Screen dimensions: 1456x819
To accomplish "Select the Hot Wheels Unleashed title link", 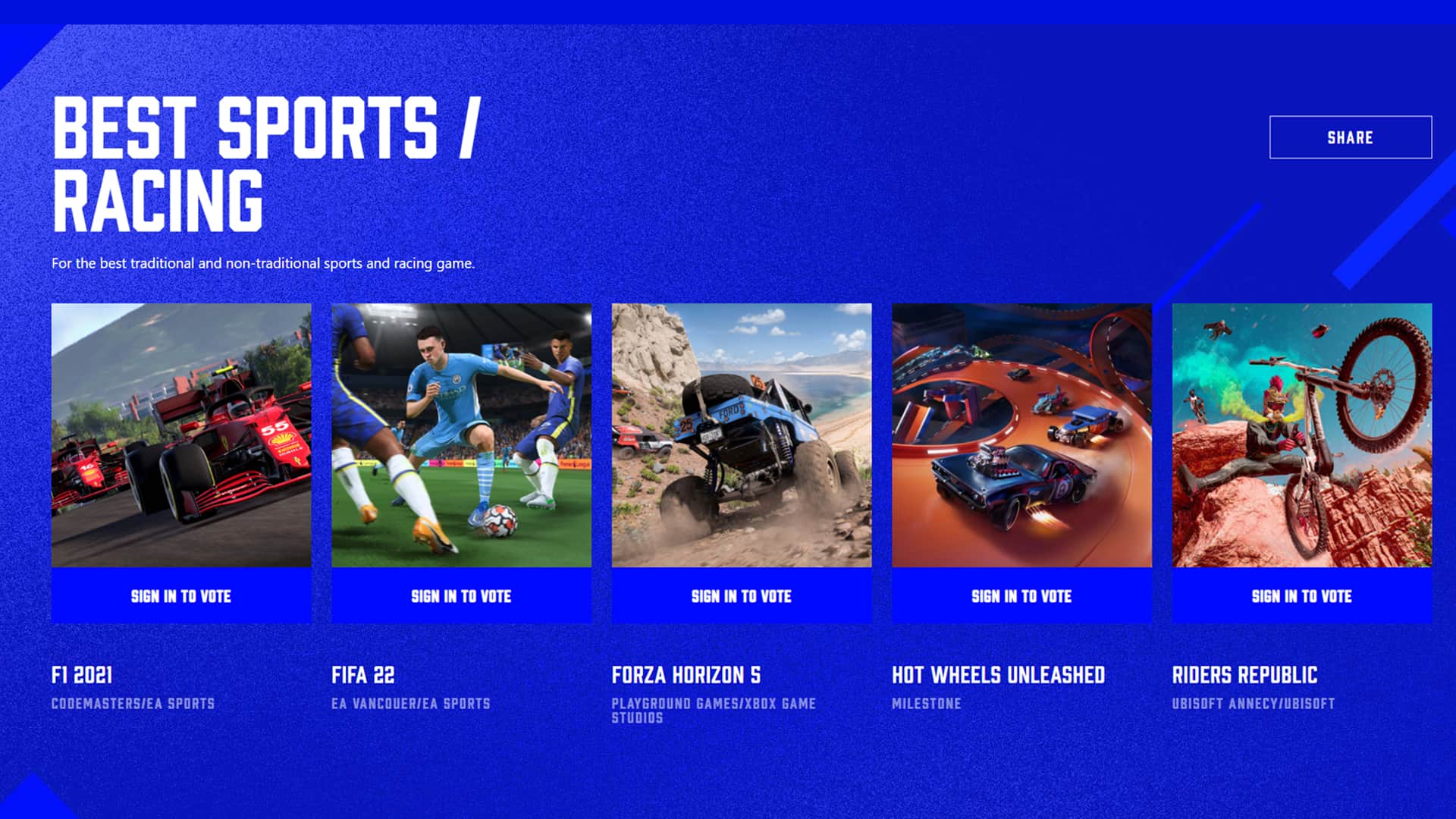I will (x=999, y=674).
